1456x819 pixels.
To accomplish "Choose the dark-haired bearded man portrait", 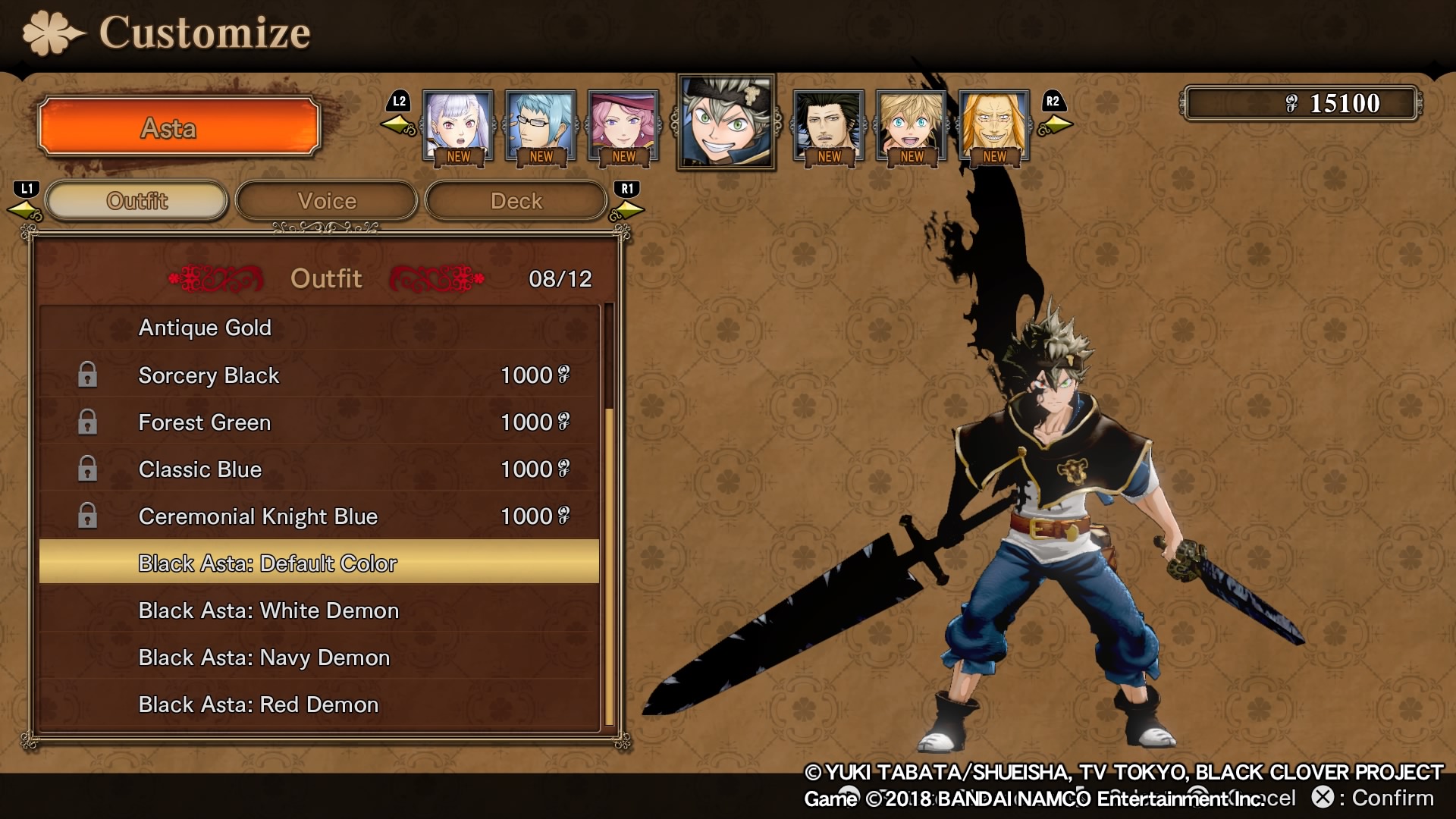I will 829,125.
